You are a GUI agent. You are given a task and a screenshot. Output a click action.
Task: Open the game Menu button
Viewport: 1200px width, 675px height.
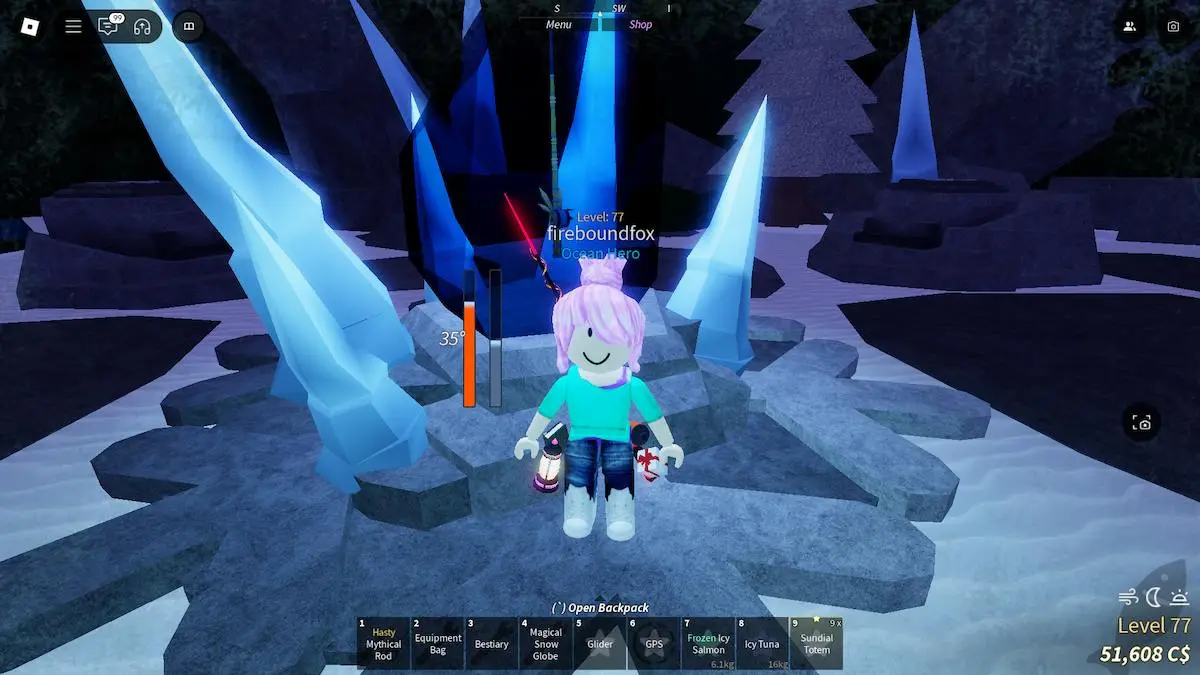pos(559,25)
